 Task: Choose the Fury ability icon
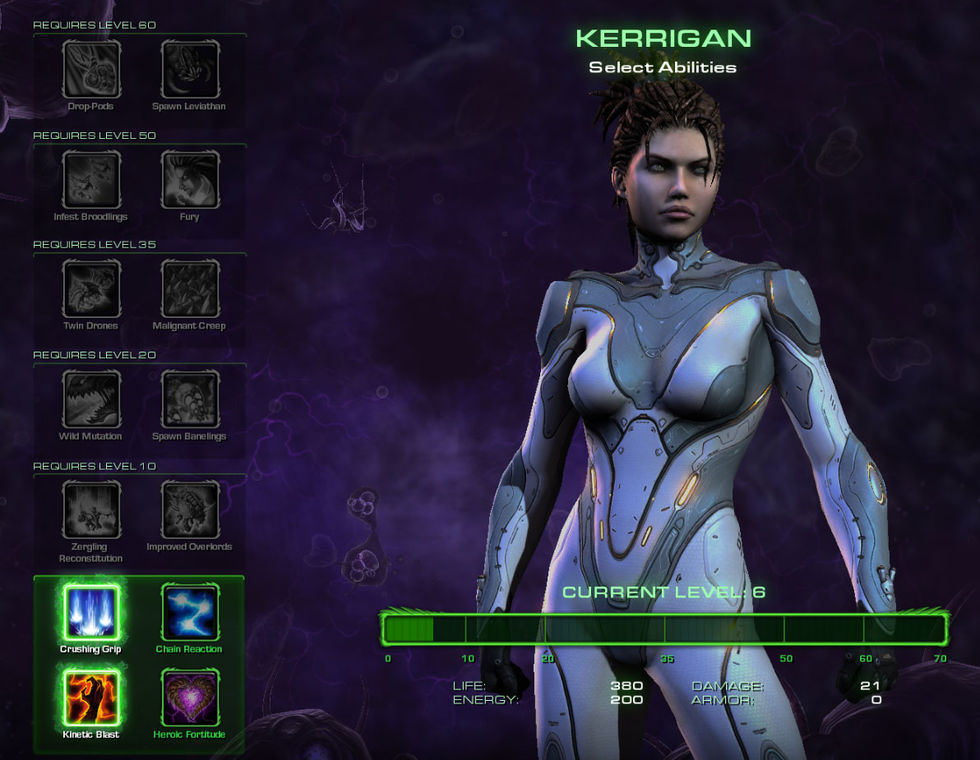pyautogui.click(x=189, y=180)
